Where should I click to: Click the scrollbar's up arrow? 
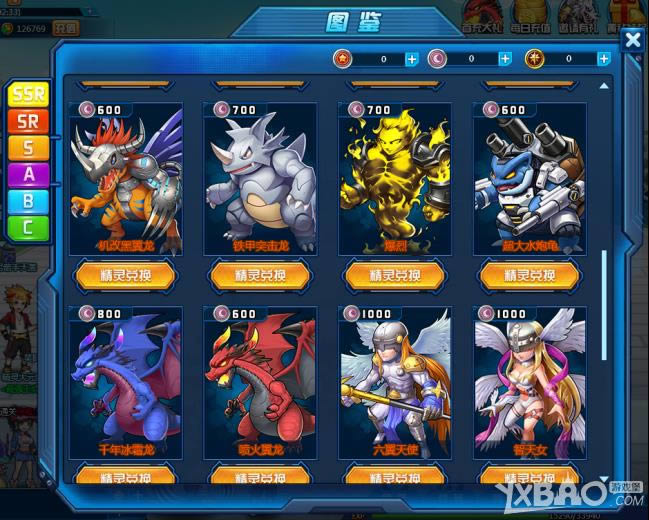click(604, 87)
